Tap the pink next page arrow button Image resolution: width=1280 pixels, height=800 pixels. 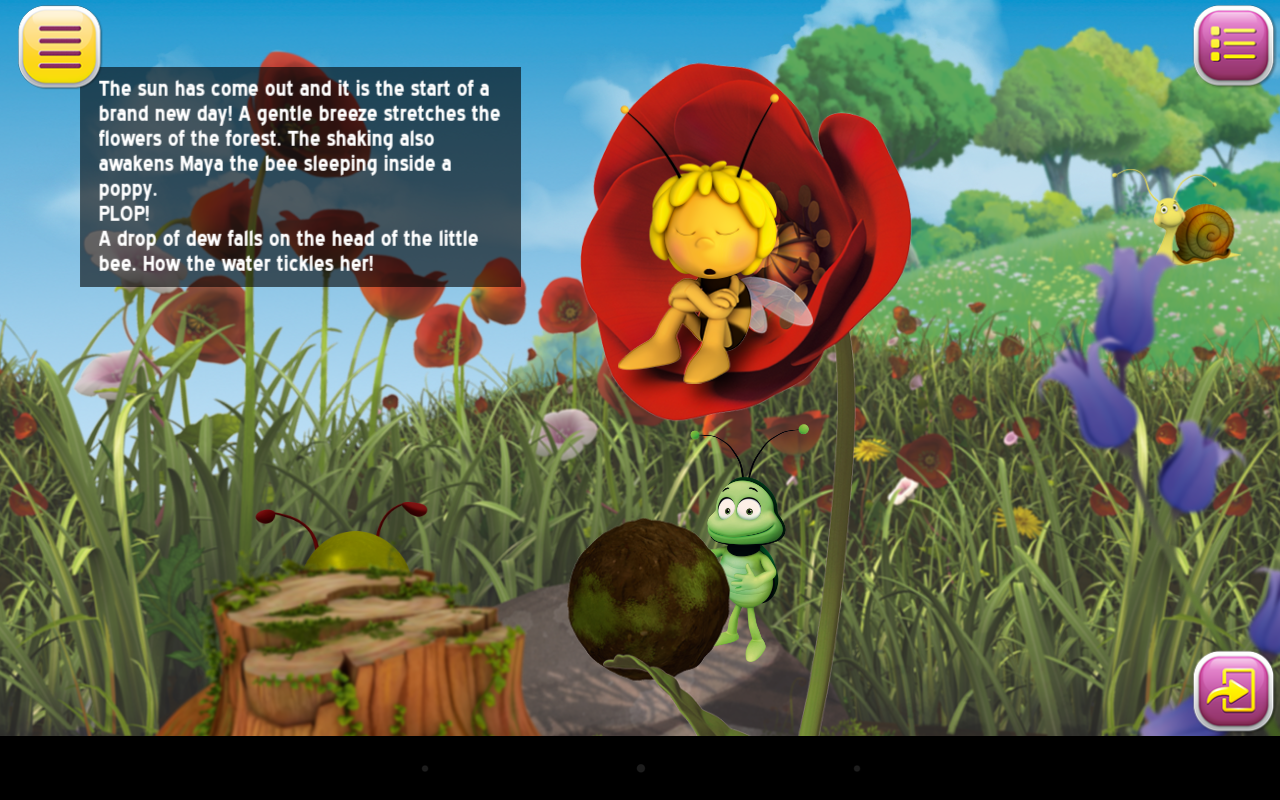(1233, 691)
